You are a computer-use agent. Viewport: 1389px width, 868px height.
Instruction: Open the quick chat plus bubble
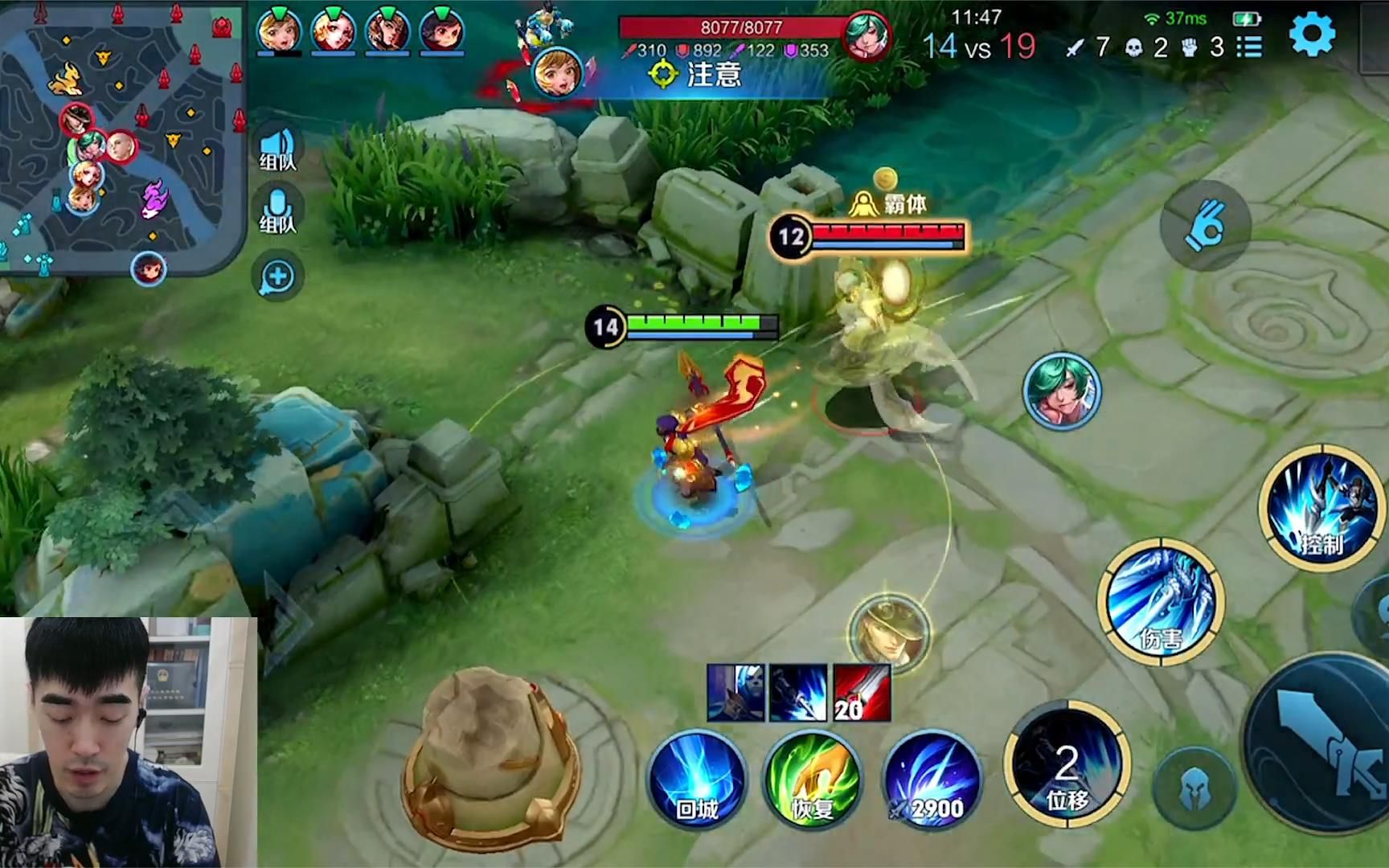pyautogui.click(x=278, y=276)
